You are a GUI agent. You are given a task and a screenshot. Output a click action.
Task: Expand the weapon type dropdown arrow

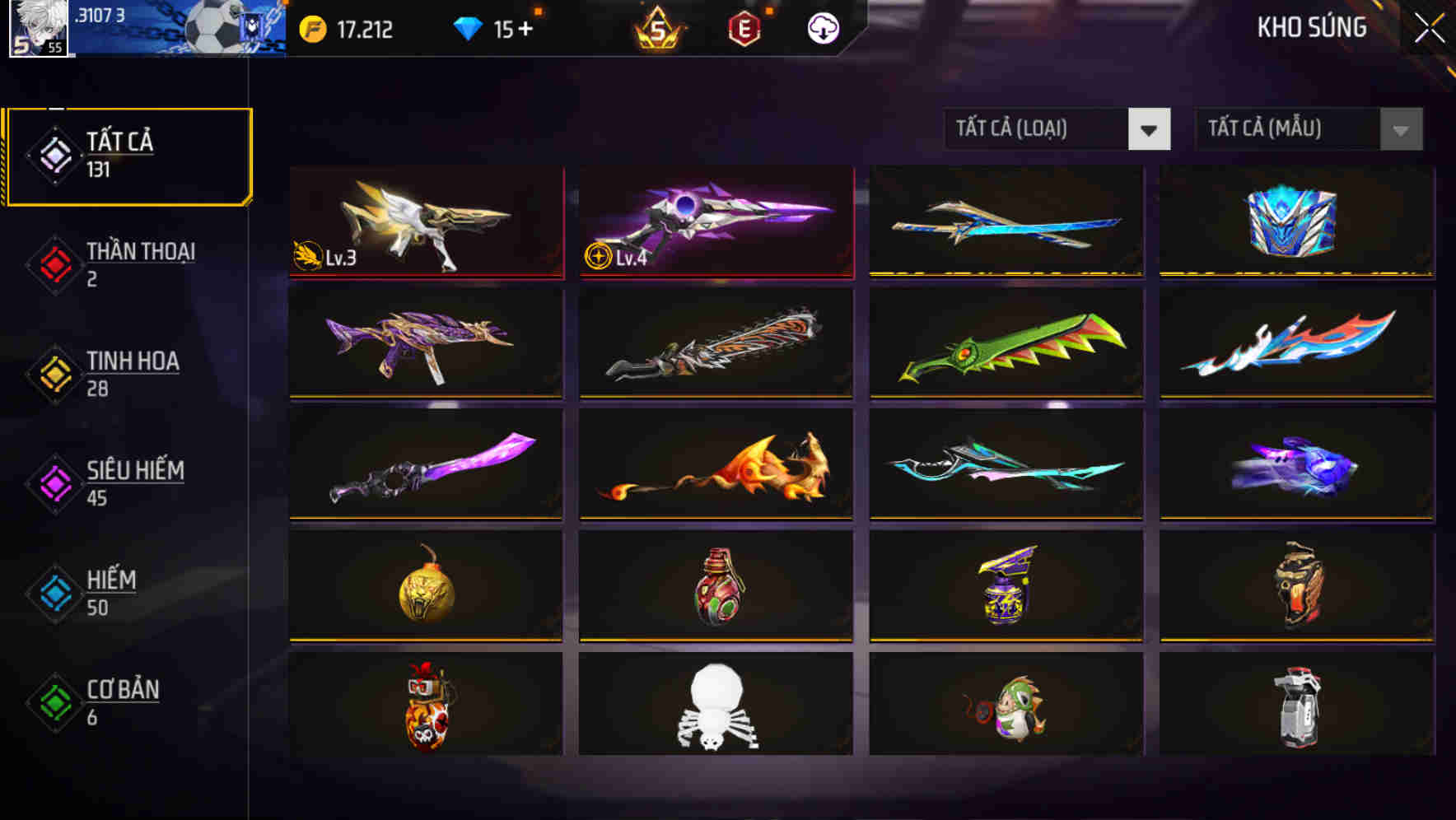(1150, 129)
